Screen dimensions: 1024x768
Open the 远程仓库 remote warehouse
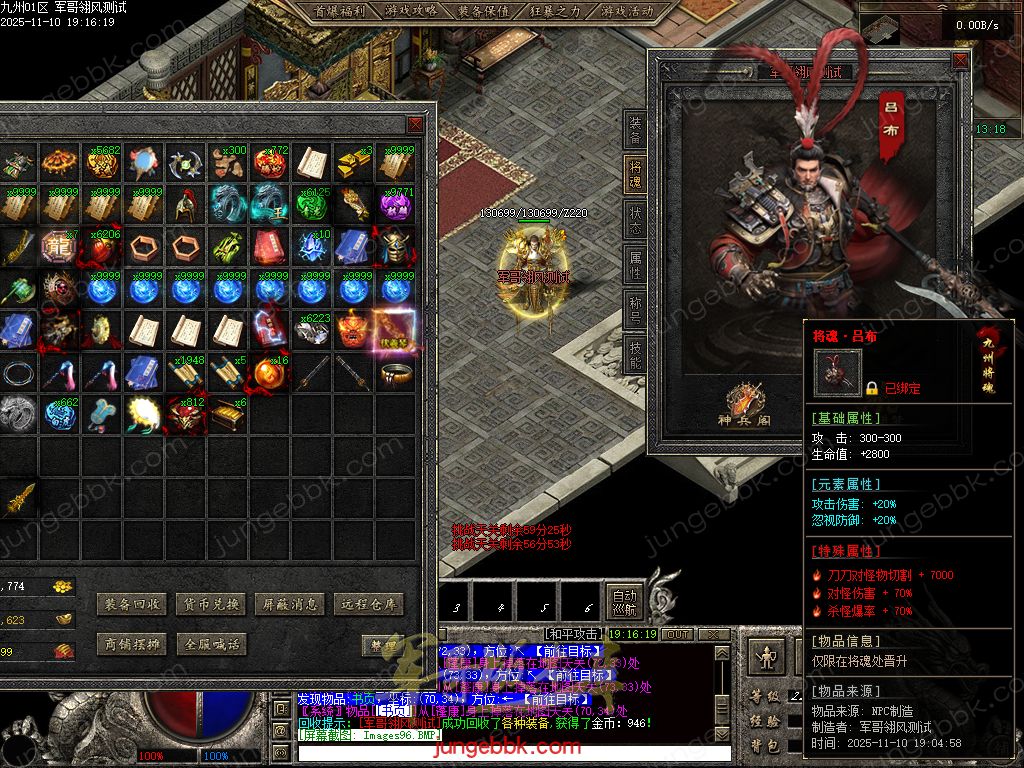(367, 604)
